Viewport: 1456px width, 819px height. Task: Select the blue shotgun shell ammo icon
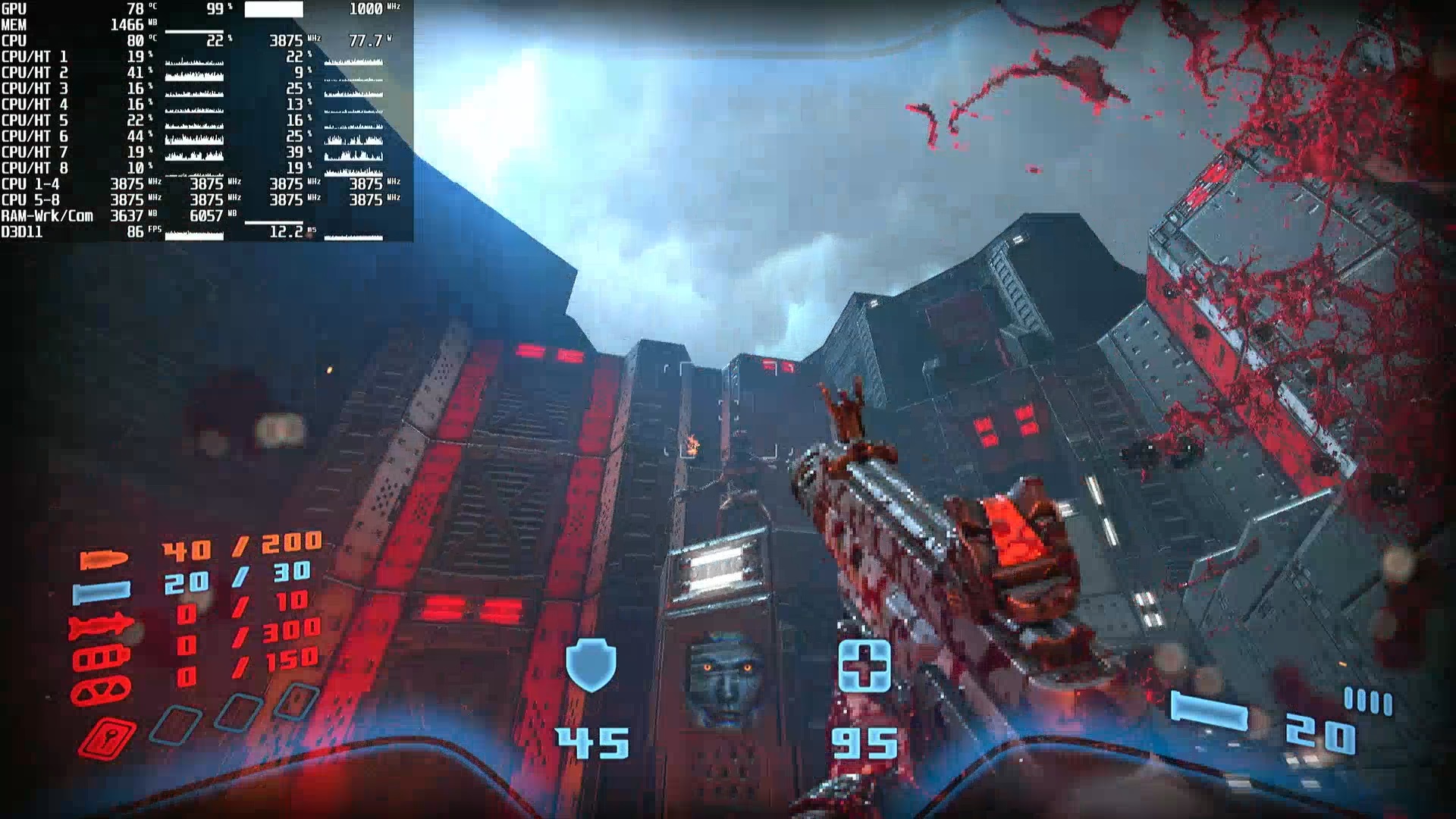[x=101, y=591]
